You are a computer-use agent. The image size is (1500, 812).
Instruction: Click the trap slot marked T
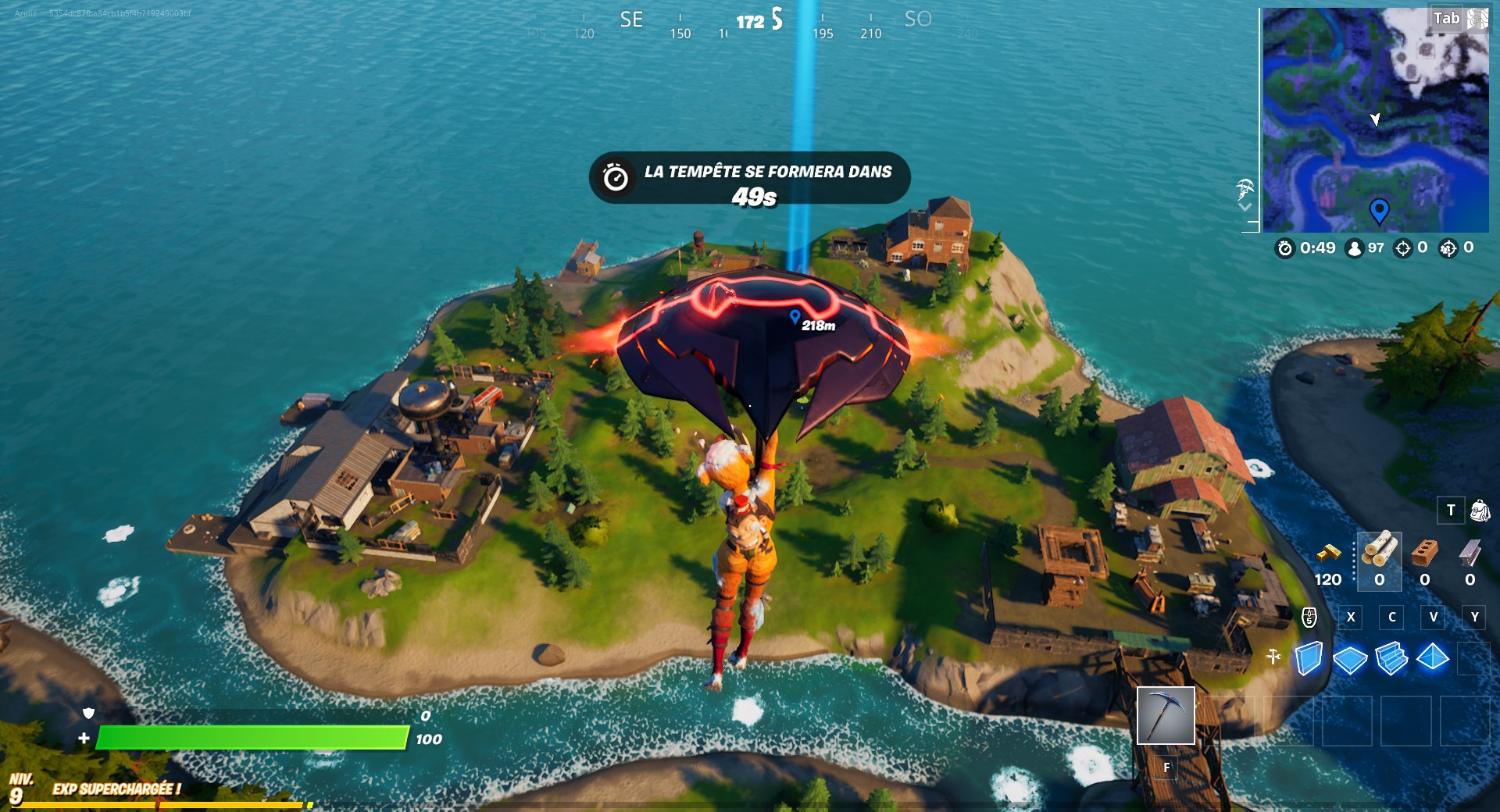click(x=1450, y=510)
